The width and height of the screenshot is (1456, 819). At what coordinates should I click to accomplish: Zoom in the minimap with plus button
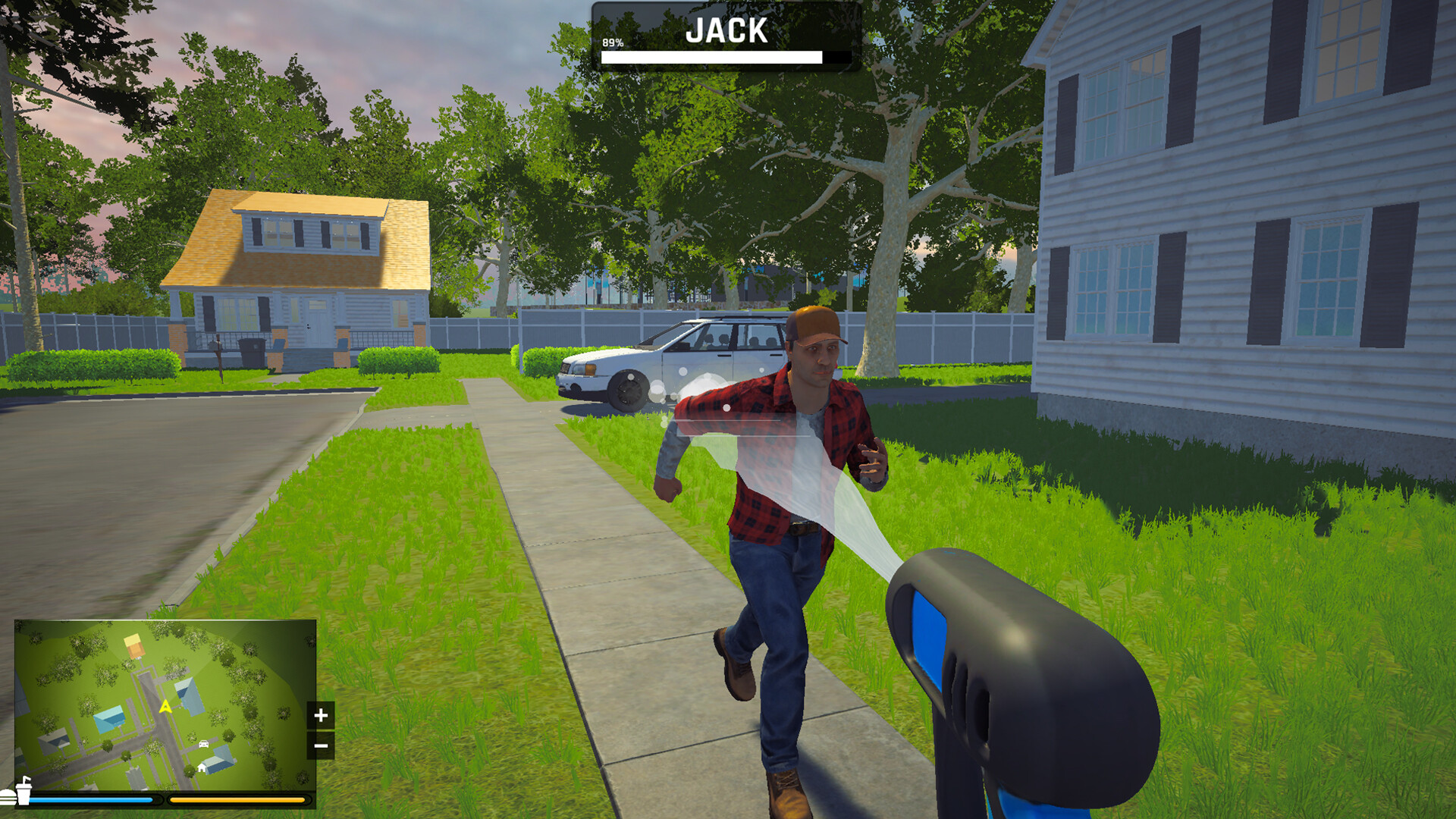tap(321, 715)
